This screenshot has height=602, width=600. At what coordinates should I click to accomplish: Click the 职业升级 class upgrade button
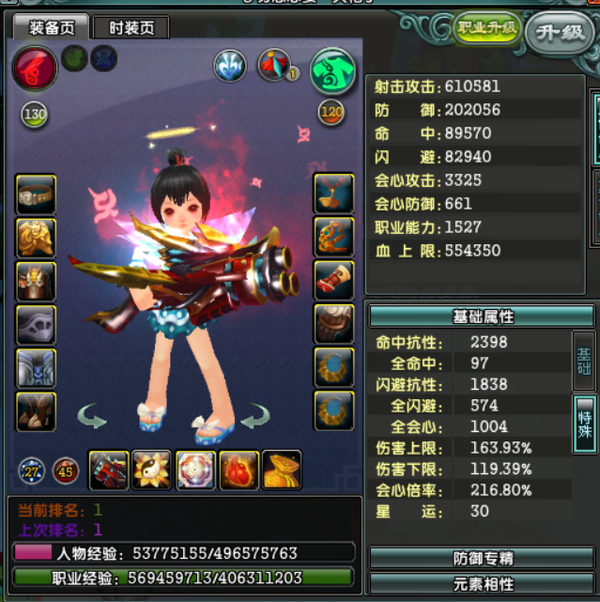point(486,28)
